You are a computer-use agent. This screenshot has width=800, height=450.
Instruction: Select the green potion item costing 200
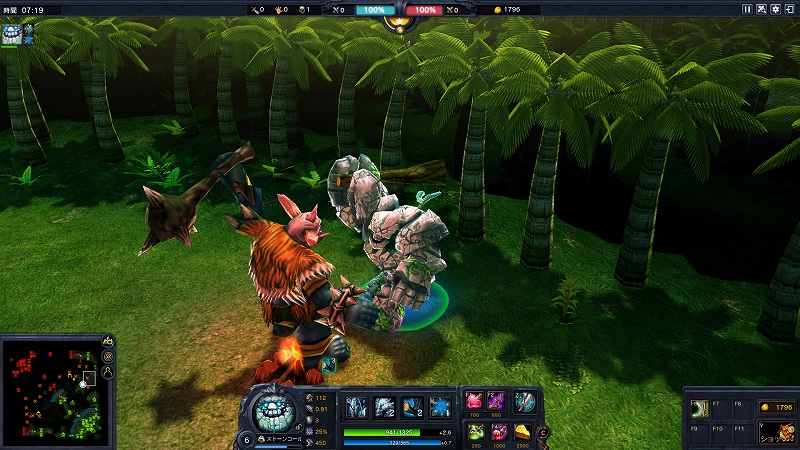coord(475,432)
